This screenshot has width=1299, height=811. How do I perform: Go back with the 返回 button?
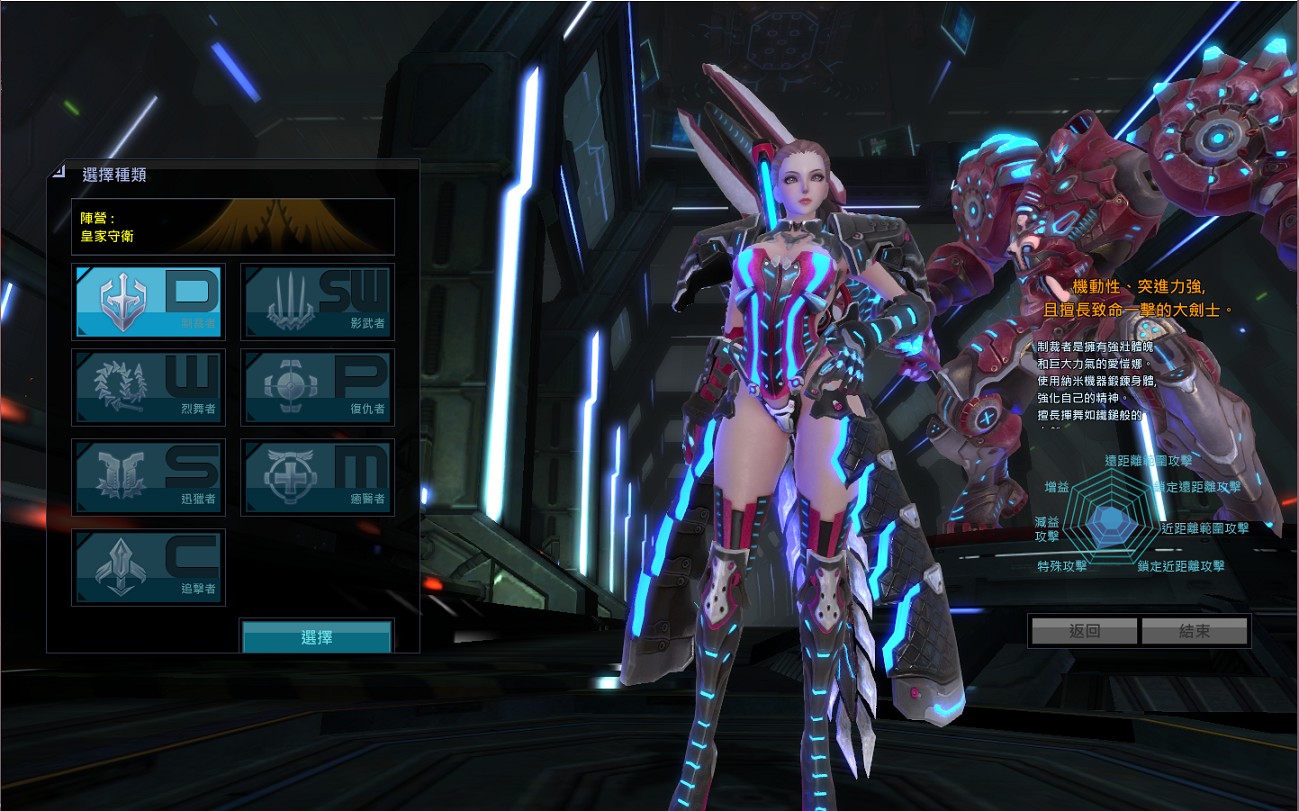pos(1084,631)
